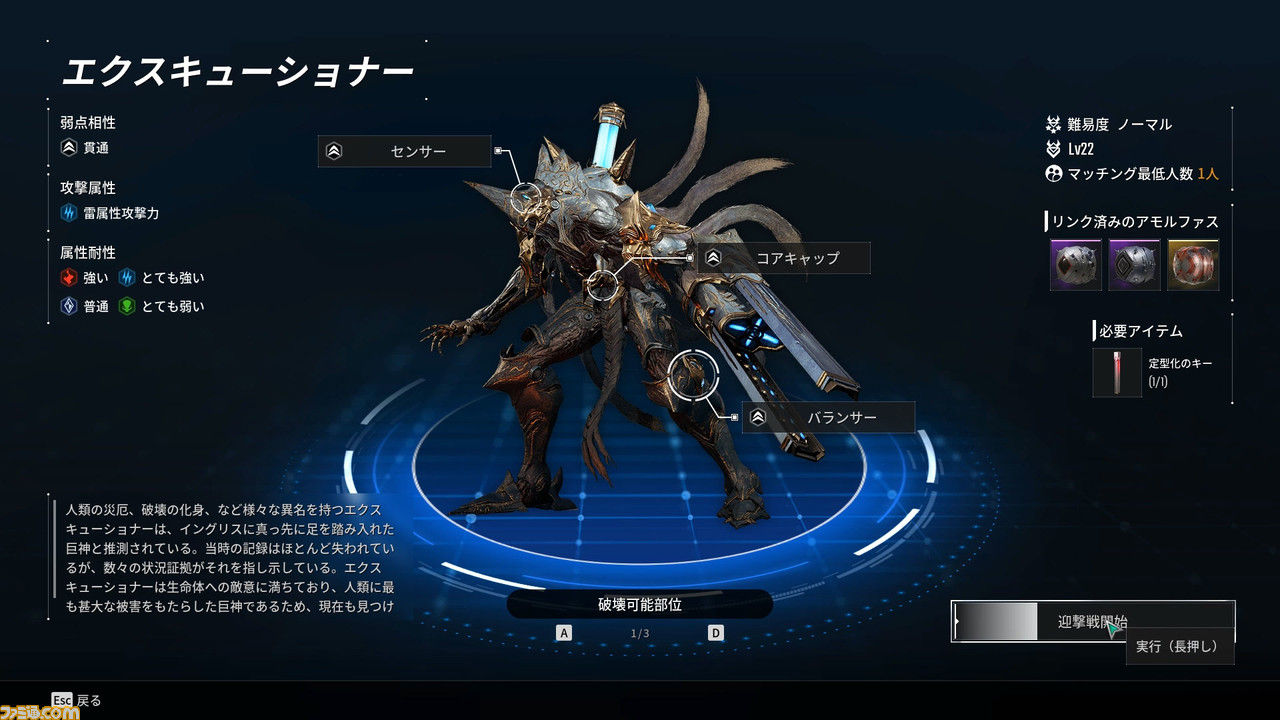
Task: Select the 定型化のキー required item slot
Action: pyautogui.click(x=1117, y=373)
